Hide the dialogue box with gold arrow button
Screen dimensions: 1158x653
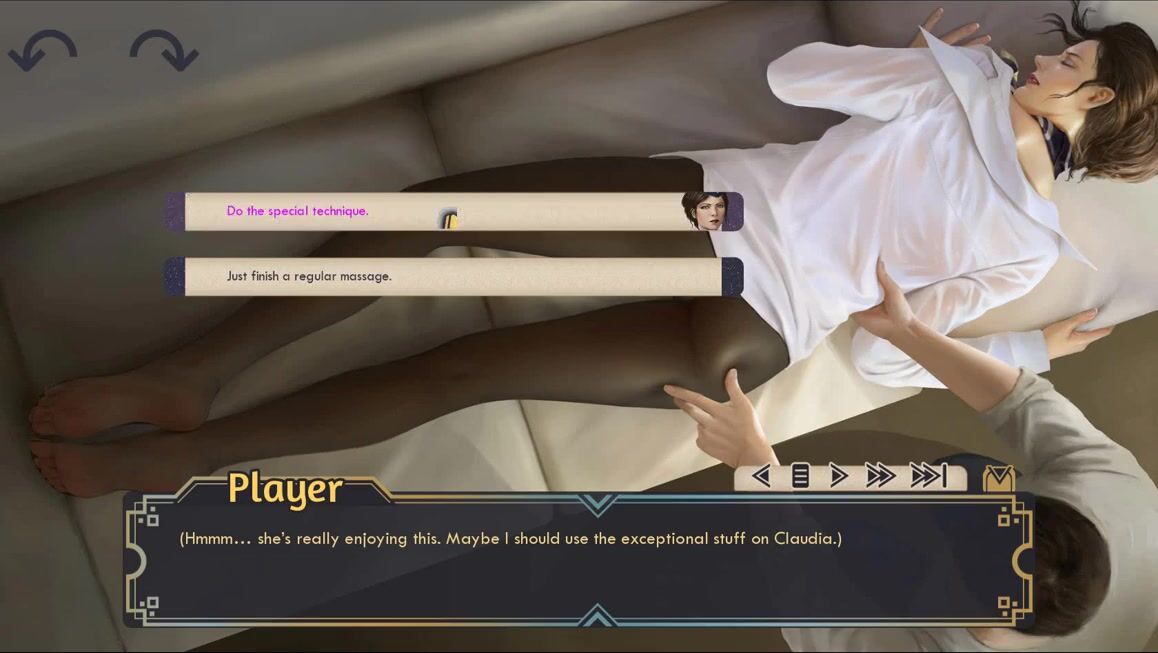click(x=998, y=478)
